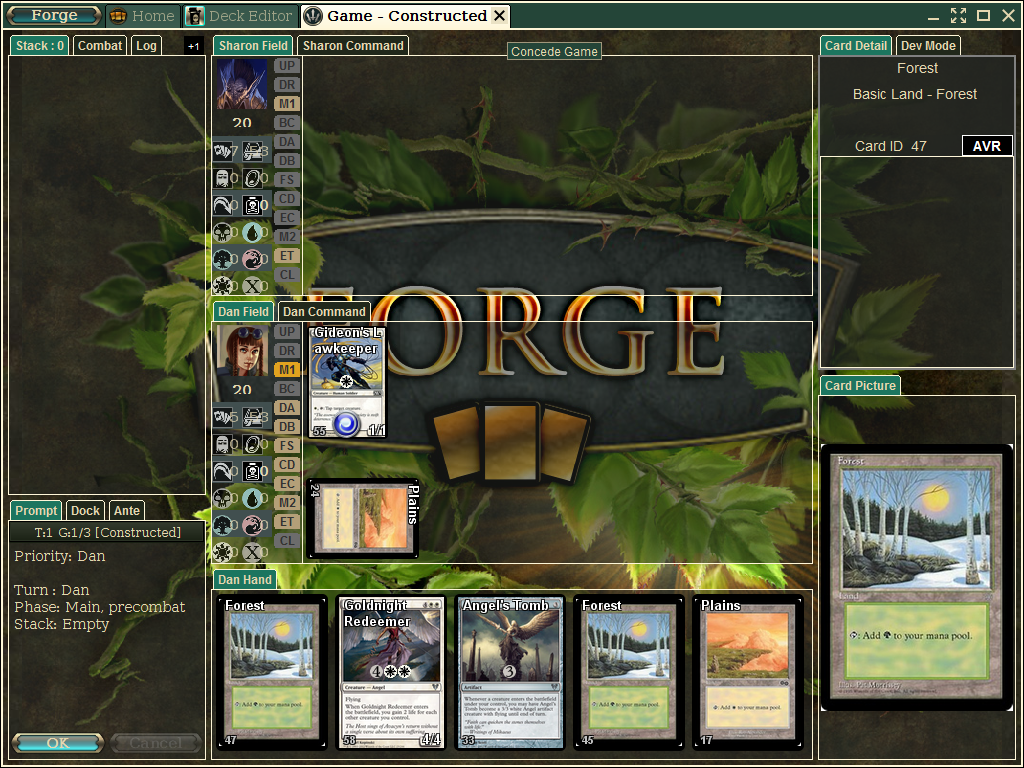Tap the Plains land on the battlefield

point(362,518)
